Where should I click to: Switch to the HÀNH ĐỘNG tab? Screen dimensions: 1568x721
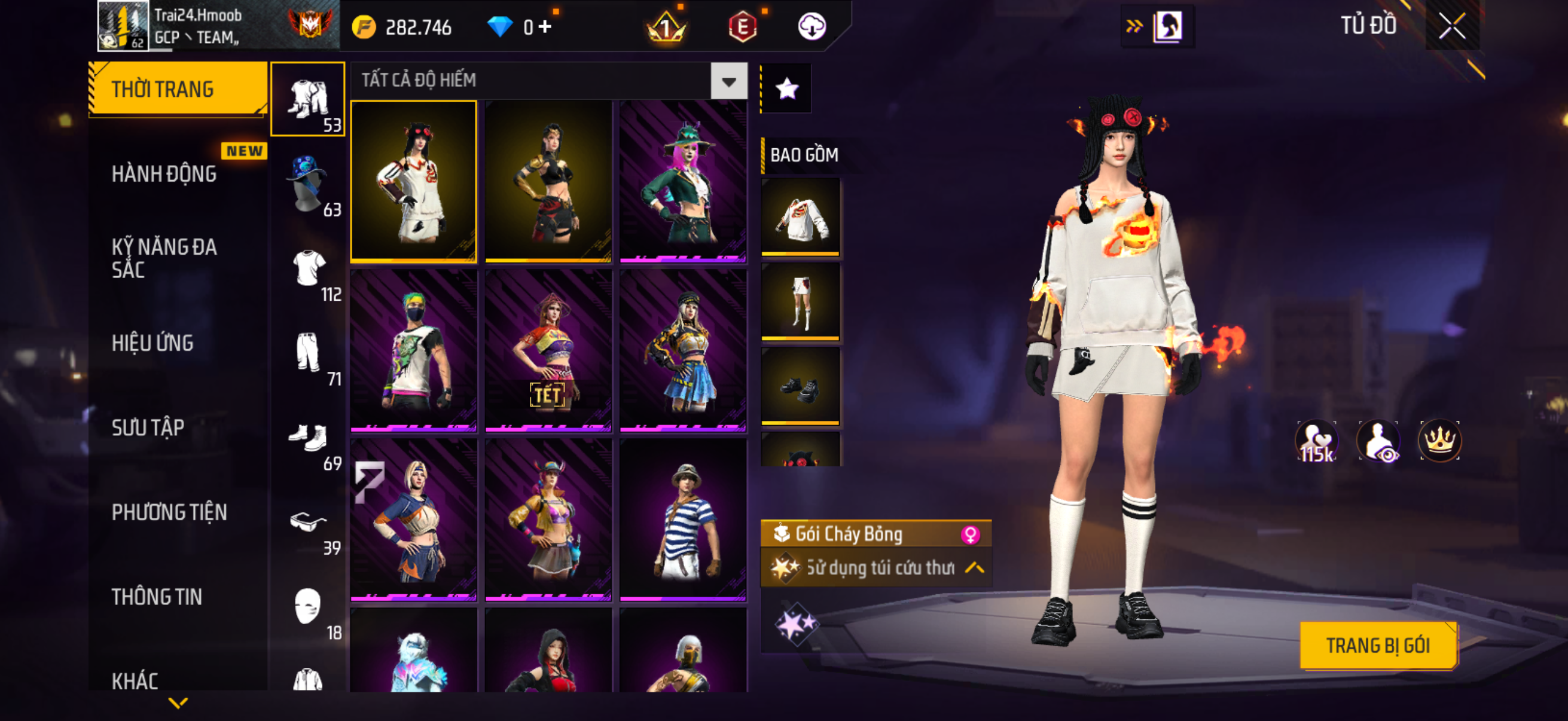(164, 174)
